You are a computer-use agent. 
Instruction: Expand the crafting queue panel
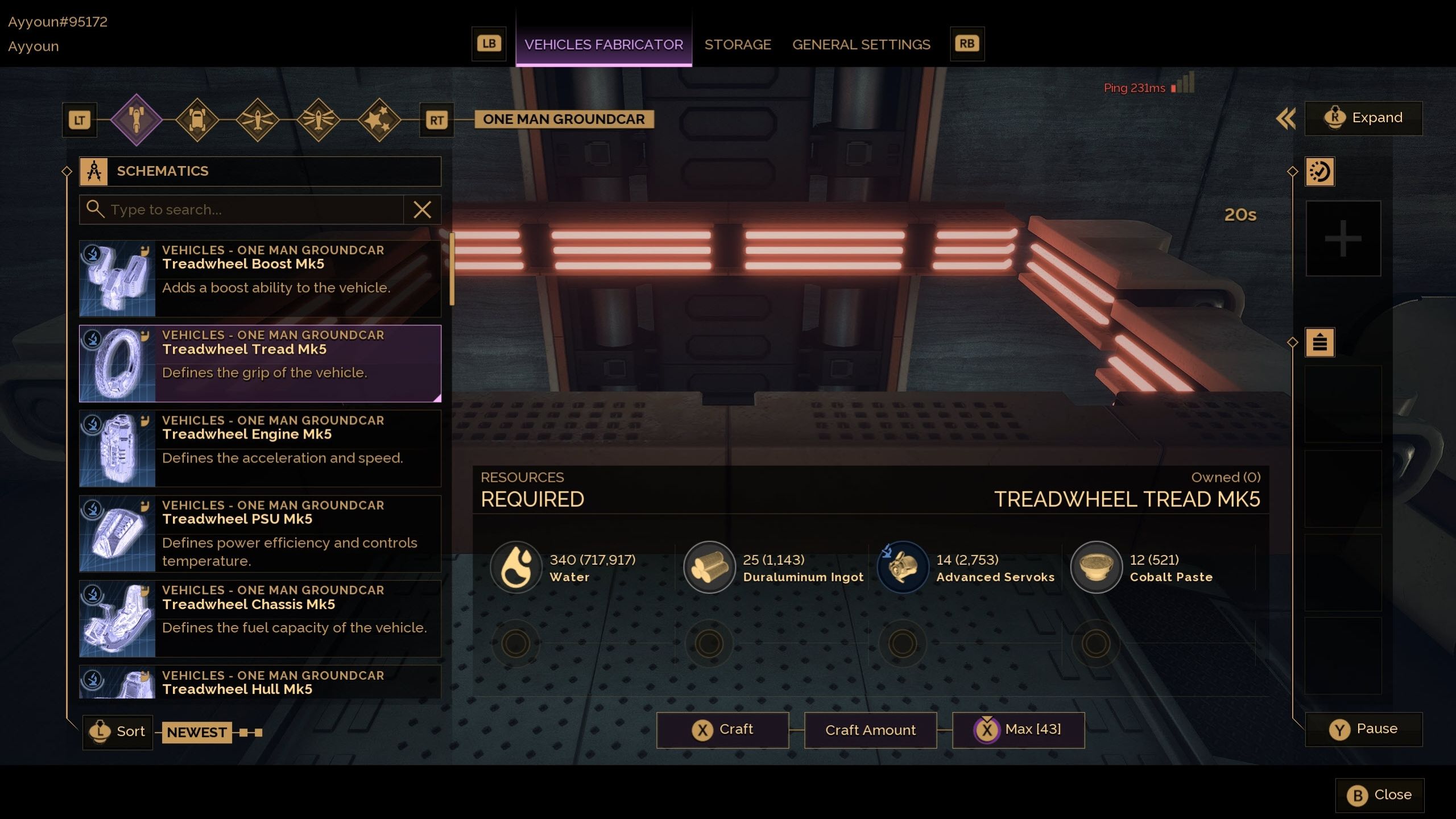click(x=1363, y=118)
